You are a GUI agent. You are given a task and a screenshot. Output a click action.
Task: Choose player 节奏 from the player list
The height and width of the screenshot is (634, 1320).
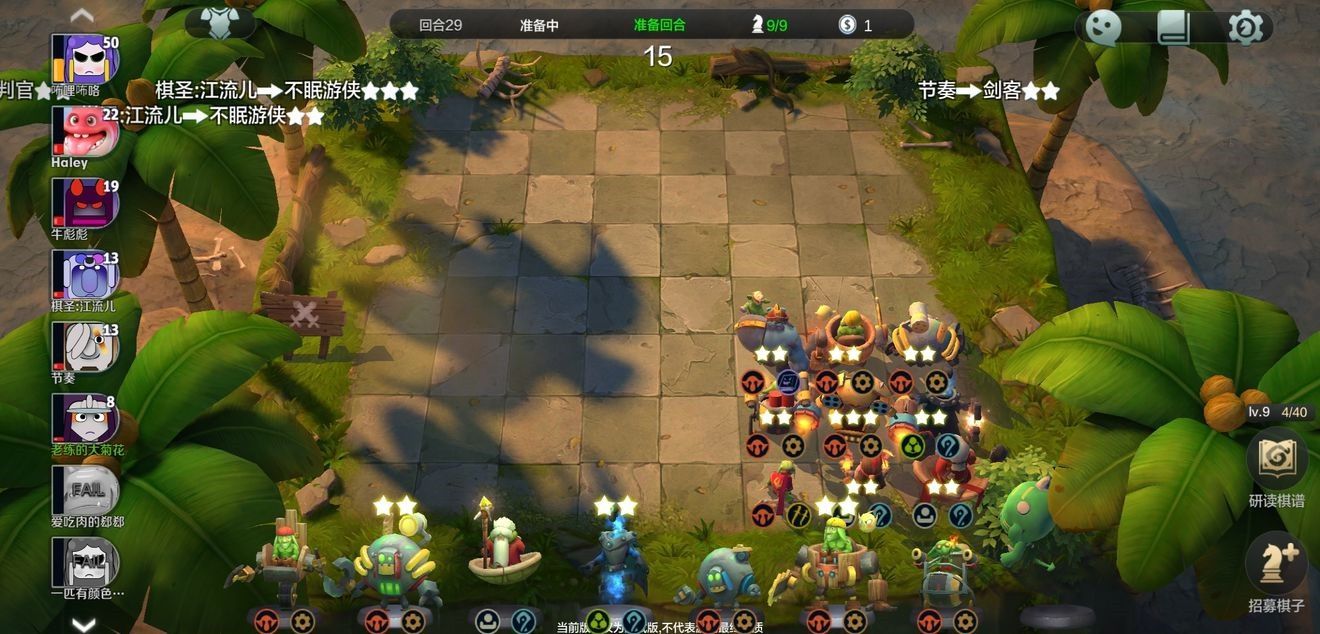coord(85,346)
